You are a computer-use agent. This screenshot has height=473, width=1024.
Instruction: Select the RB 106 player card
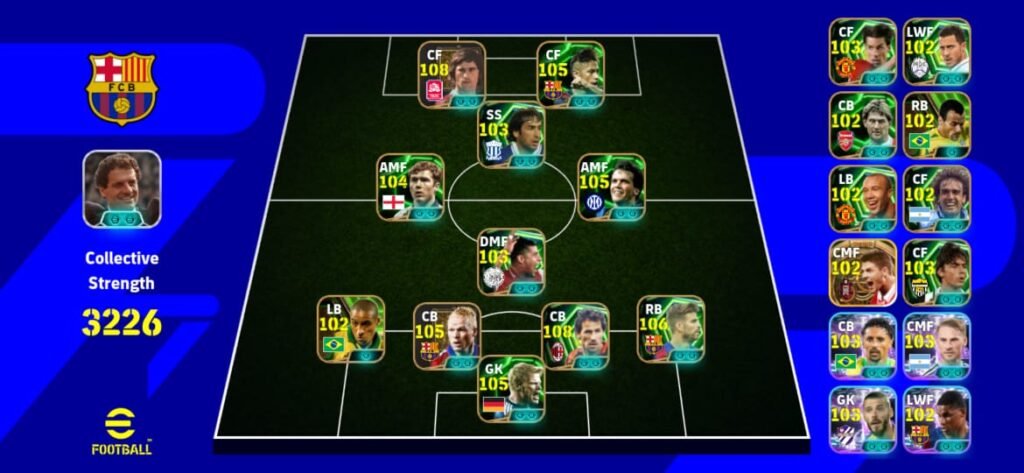point(670,329)
